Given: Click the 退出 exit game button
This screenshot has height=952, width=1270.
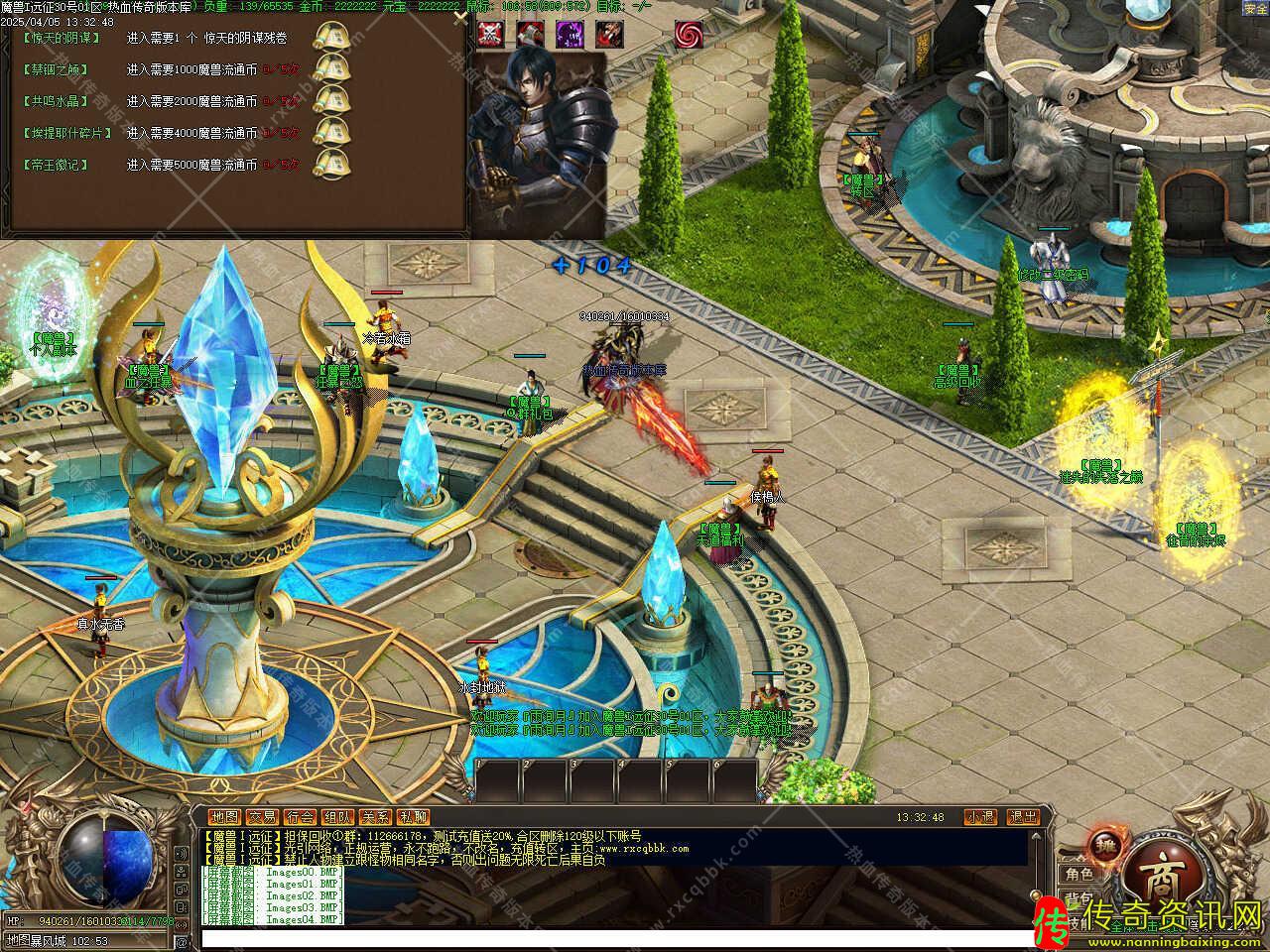Looking at the screenshot, I should [1023, 817].
